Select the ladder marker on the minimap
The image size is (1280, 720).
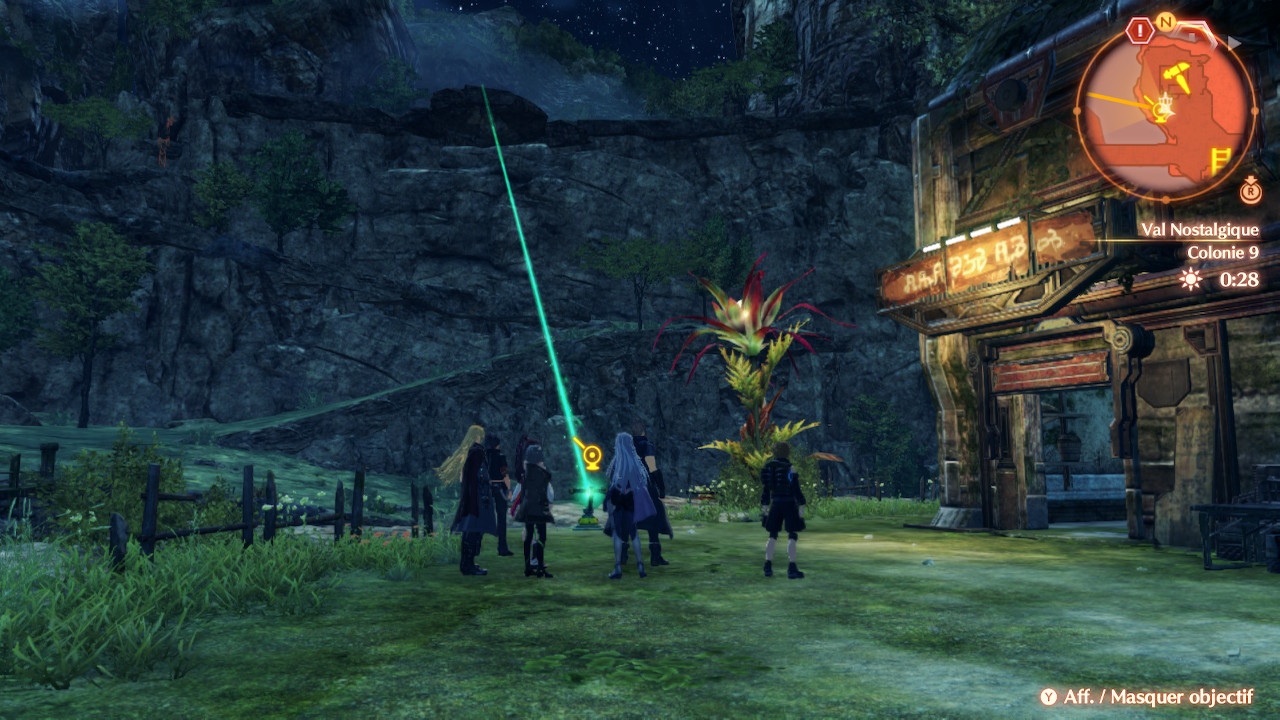tap(1220, 161)
